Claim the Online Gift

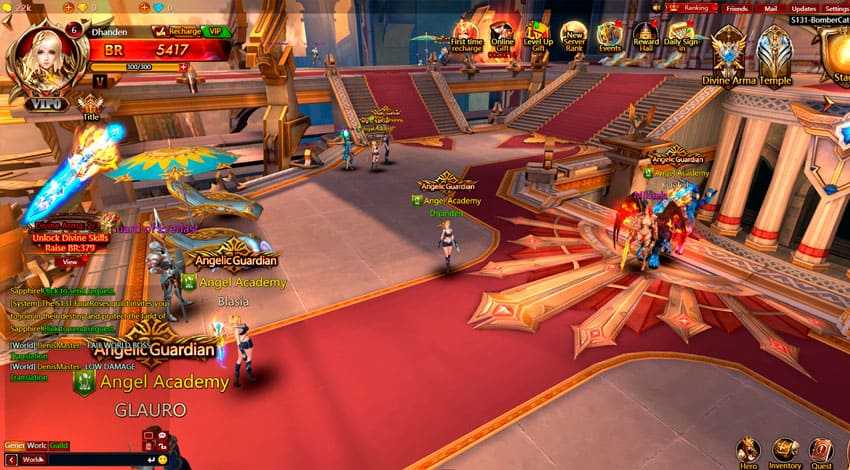tap(502, 37)
